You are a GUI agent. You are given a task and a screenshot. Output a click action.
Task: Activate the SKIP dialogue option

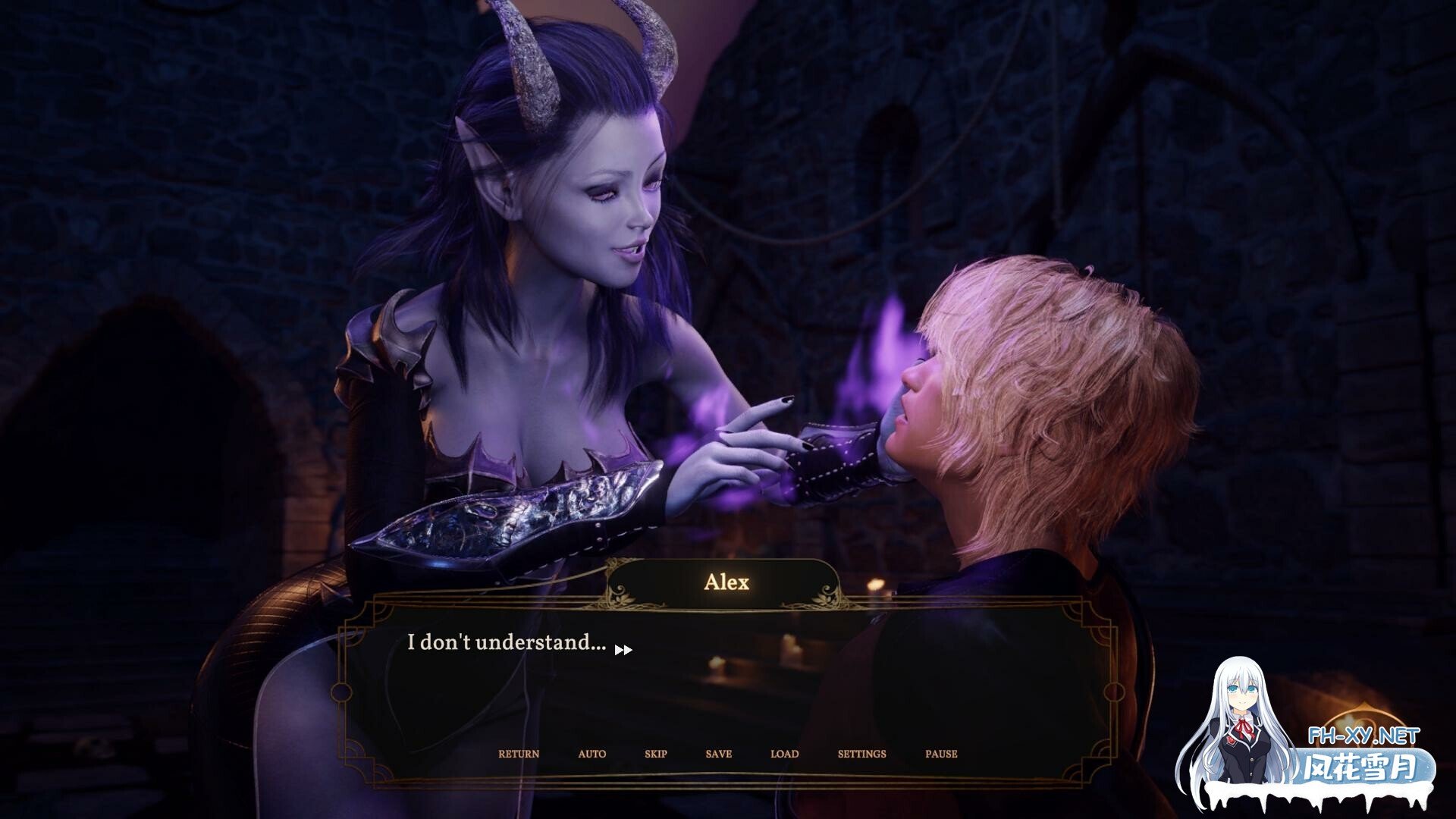point(656,754)
